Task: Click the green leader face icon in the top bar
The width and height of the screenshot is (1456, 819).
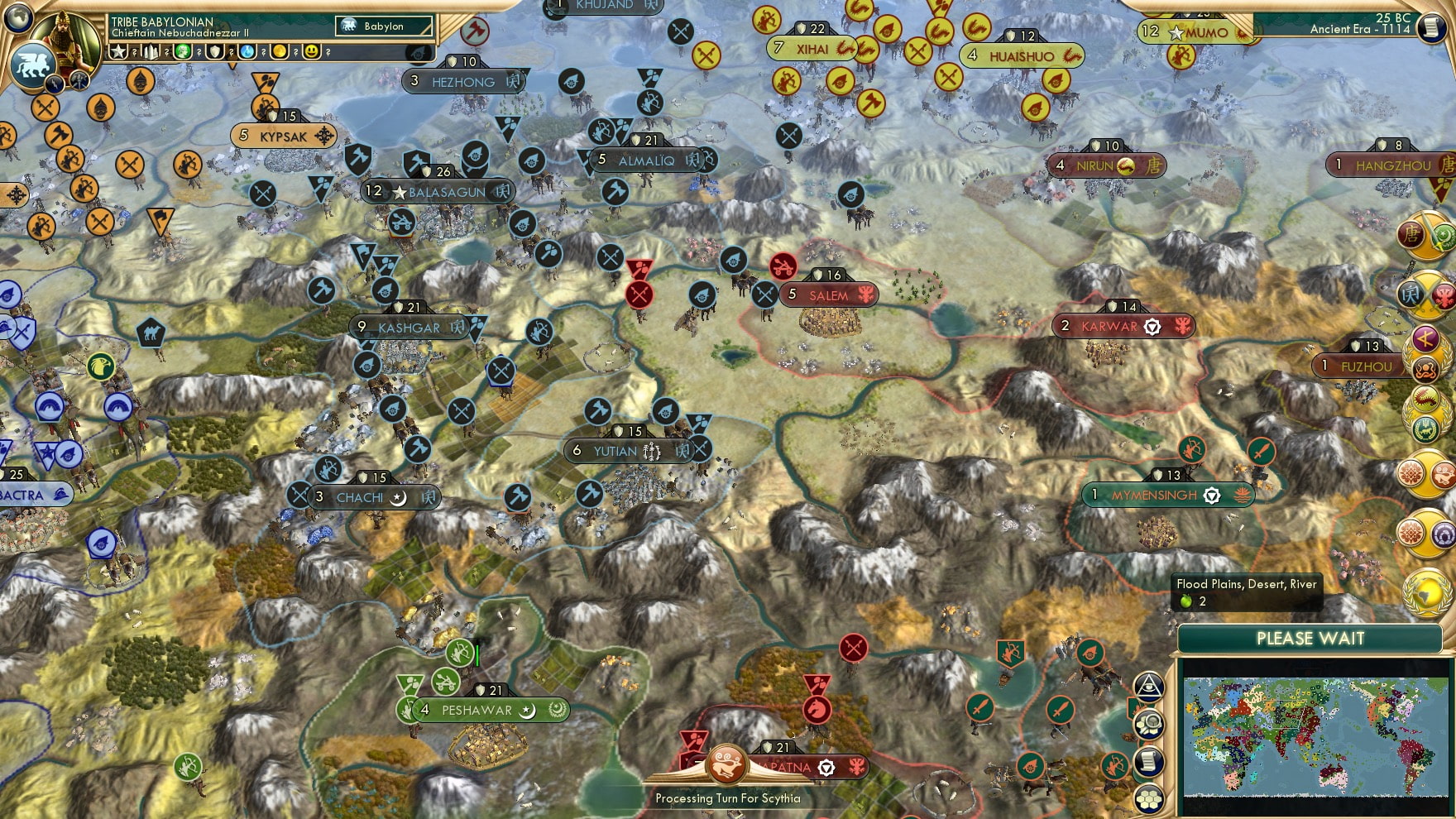Action: point(183,52)
